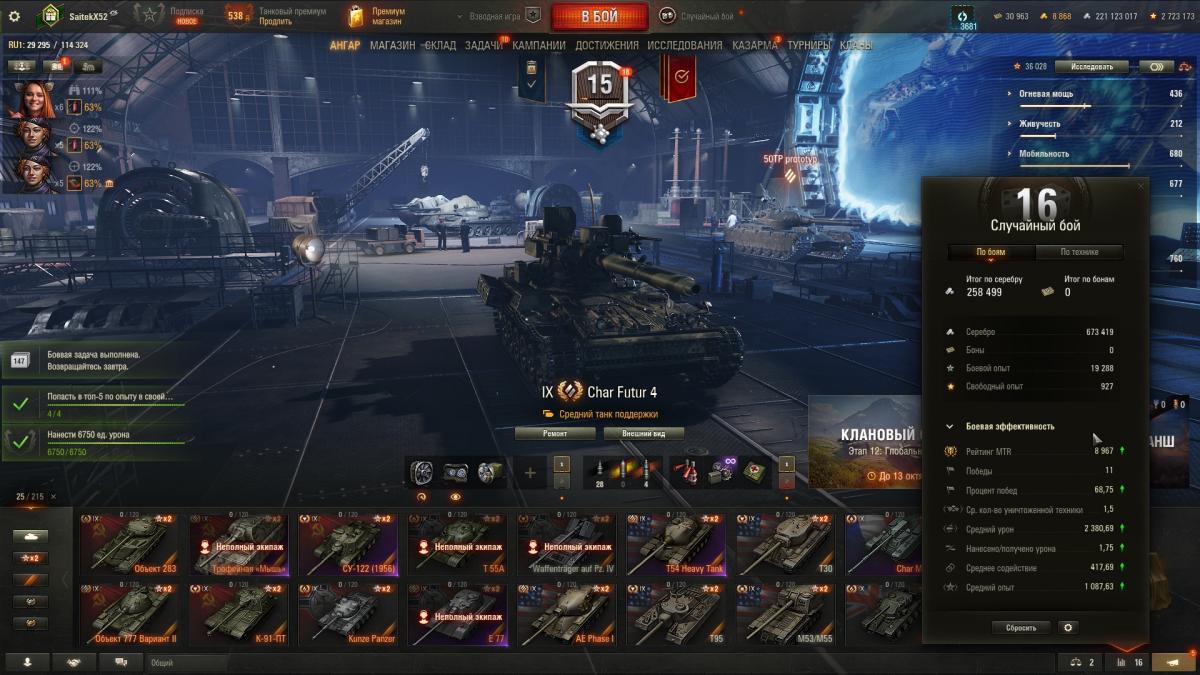Go to the СКЛАД section
The height and width of the screenshot is (675, 1200).
(x=440, y=45)
